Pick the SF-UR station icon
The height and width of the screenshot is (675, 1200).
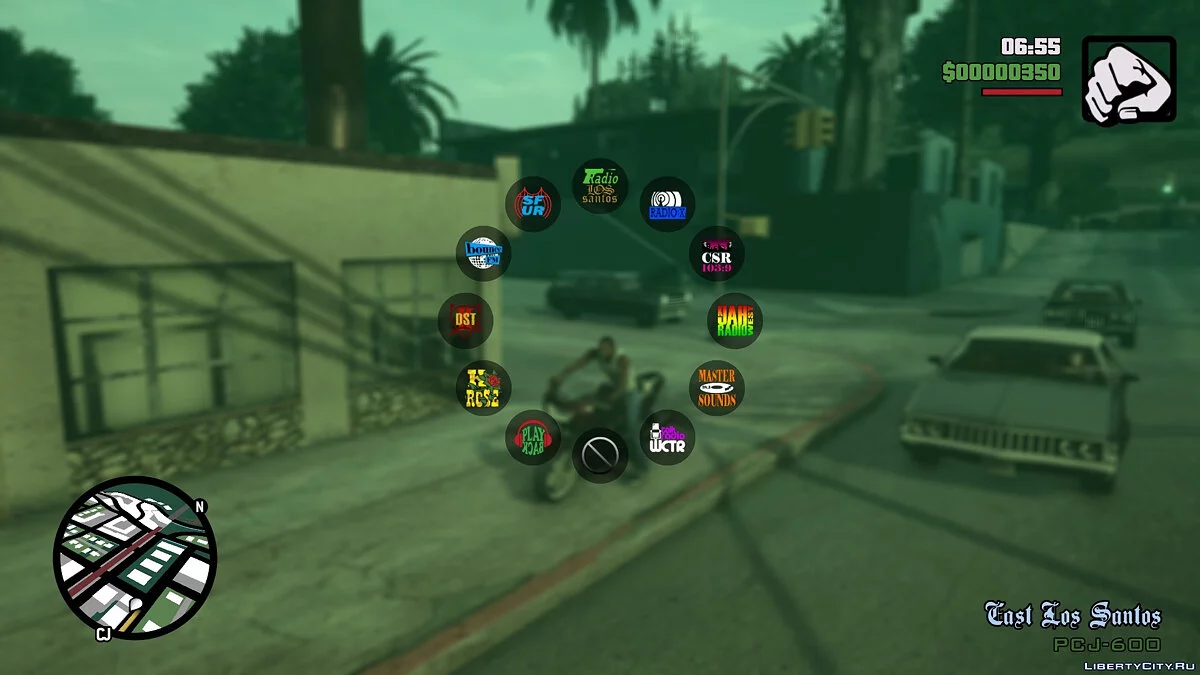(x=533, y=205)
